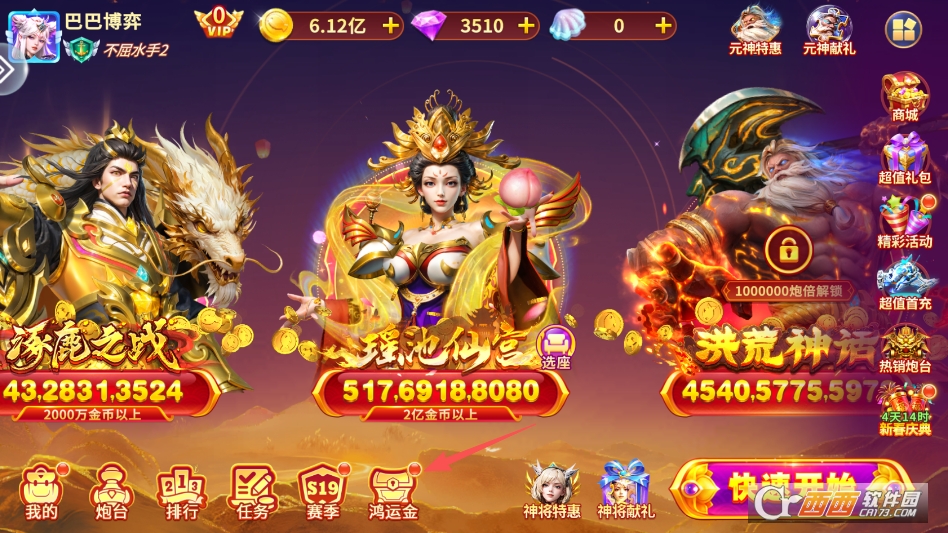Screen dimensions: 948x533
Task: Open the 任务 quest list
Action: point(252,490)
